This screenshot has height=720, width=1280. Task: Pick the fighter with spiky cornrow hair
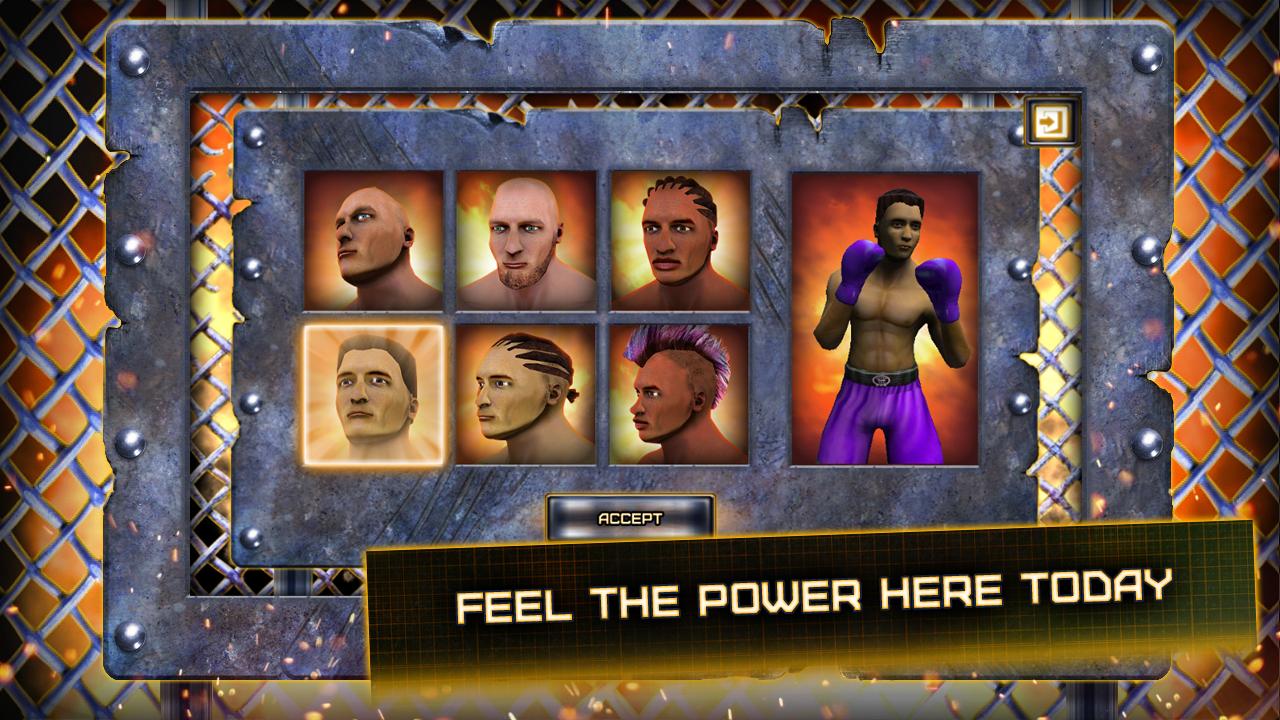point(680,240)
